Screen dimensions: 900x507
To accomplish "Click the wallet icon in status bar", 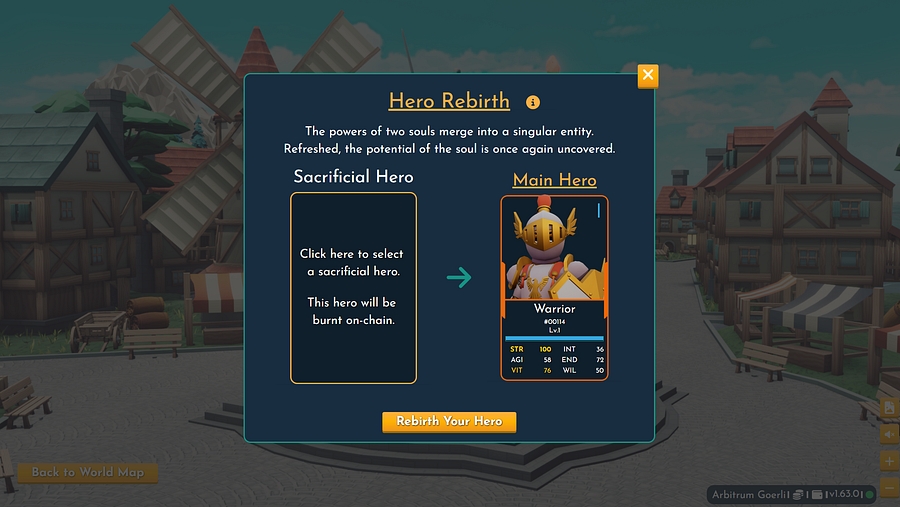I will (817, 494).
